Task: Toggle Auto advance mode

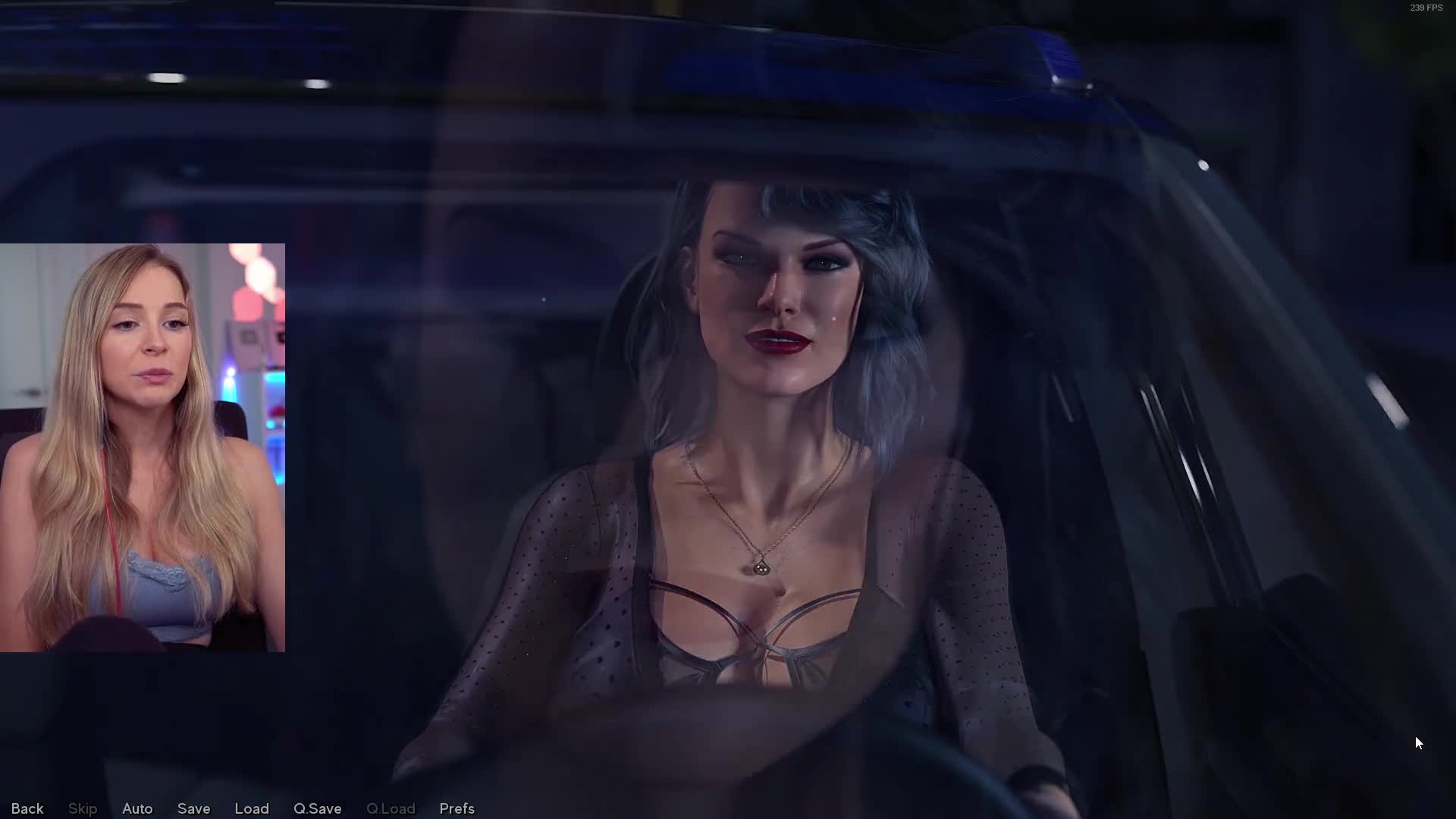Action: [x=137, y=808]
